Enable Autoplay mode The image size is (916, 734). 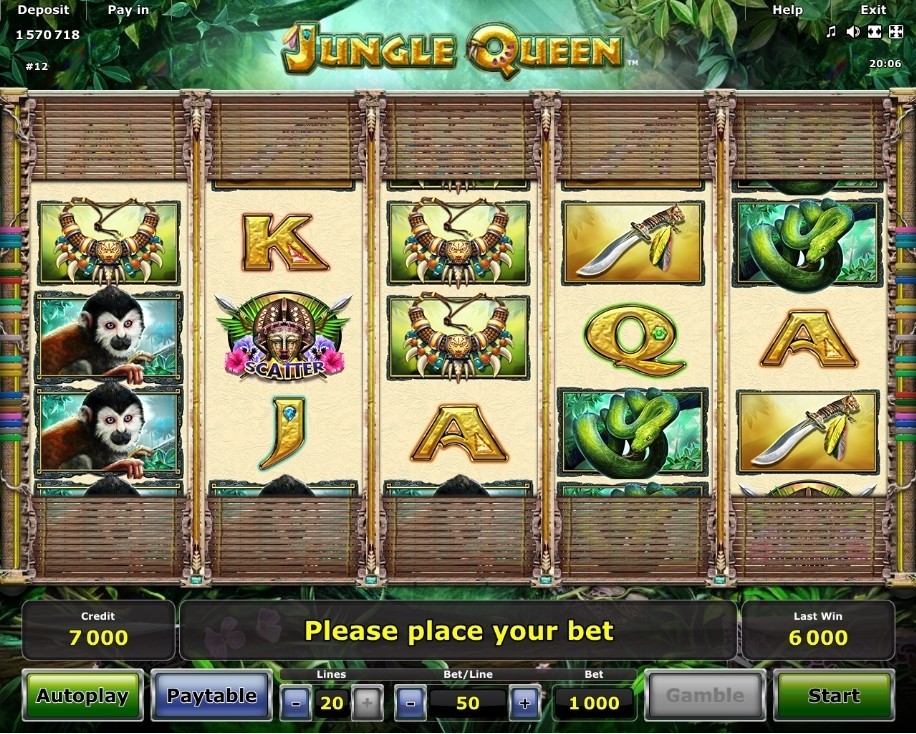(x=83, y=696)
